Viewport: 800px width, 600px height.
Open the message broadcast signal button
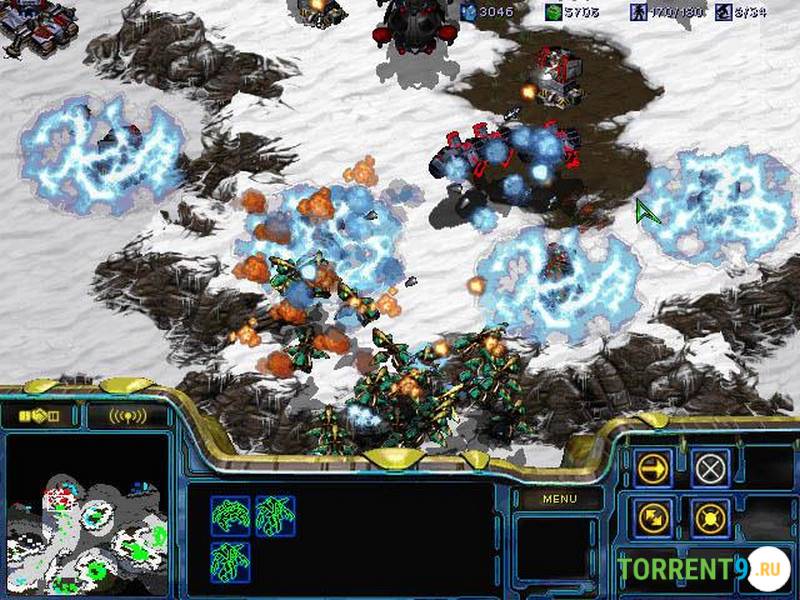[127, 414]
